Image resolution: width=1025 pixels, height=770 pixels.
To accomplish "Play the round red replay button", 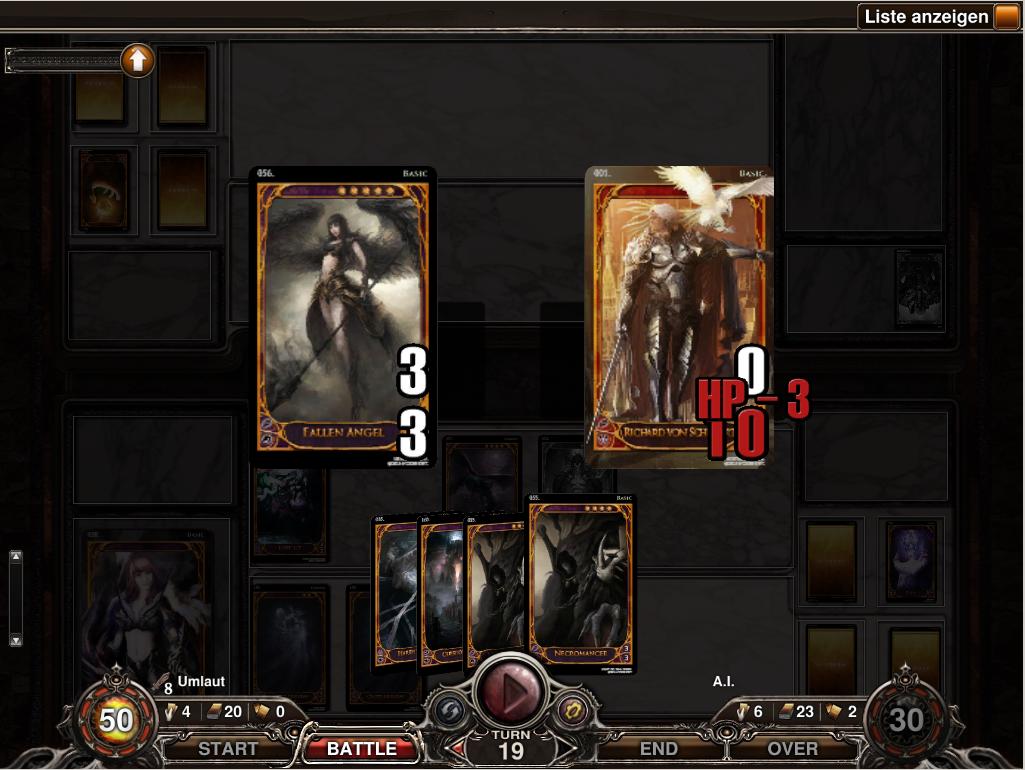I will coord(509,689).
